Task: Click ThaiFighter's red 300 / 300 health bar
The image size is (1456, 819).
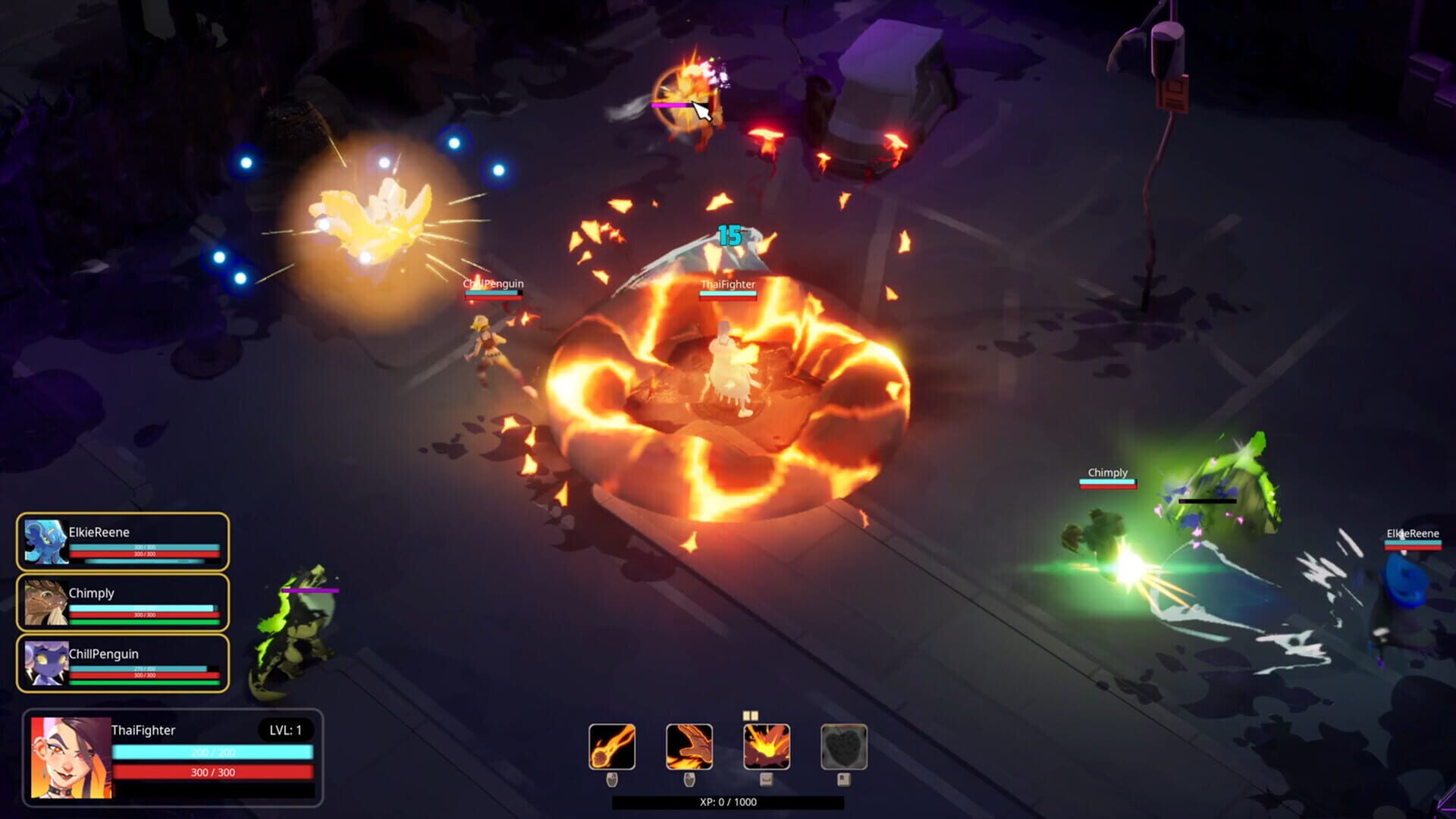Action: click(214, 773)
